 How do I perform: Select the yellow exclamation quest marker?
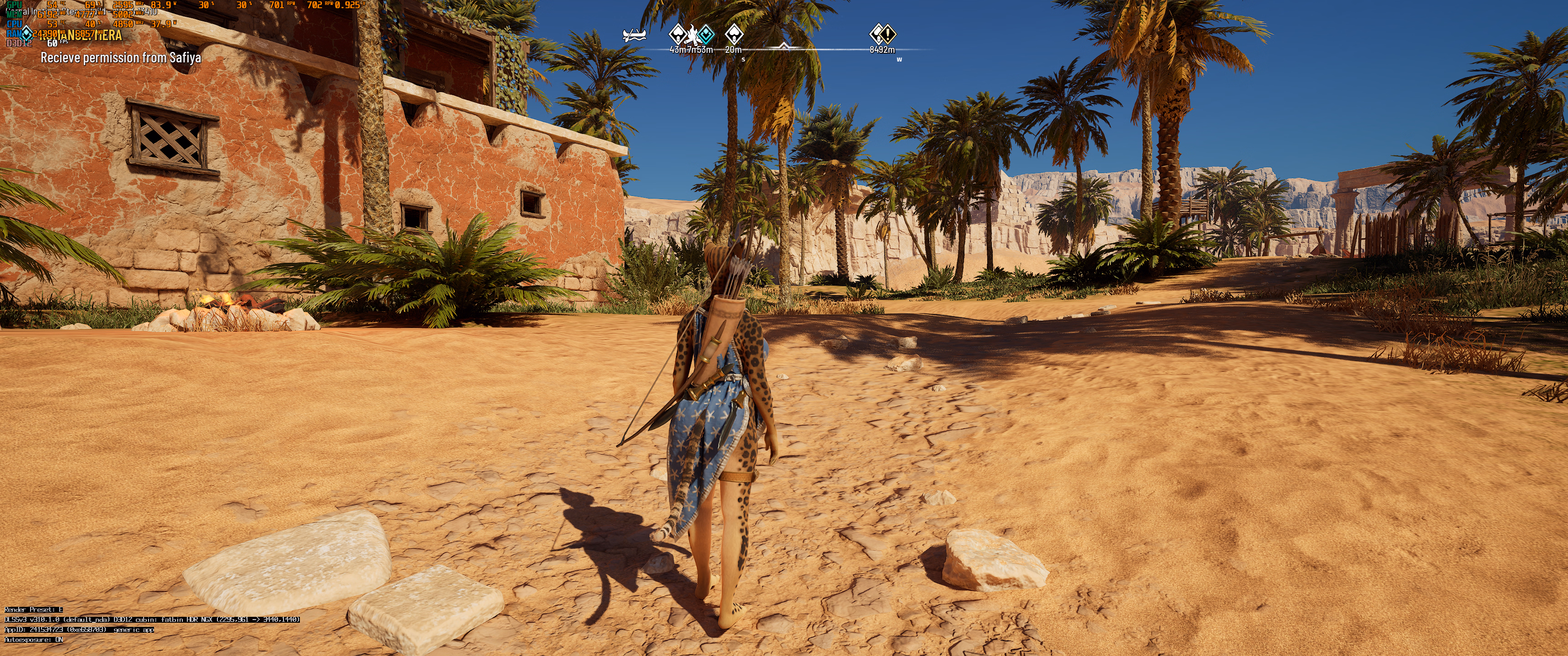(888, 33)
